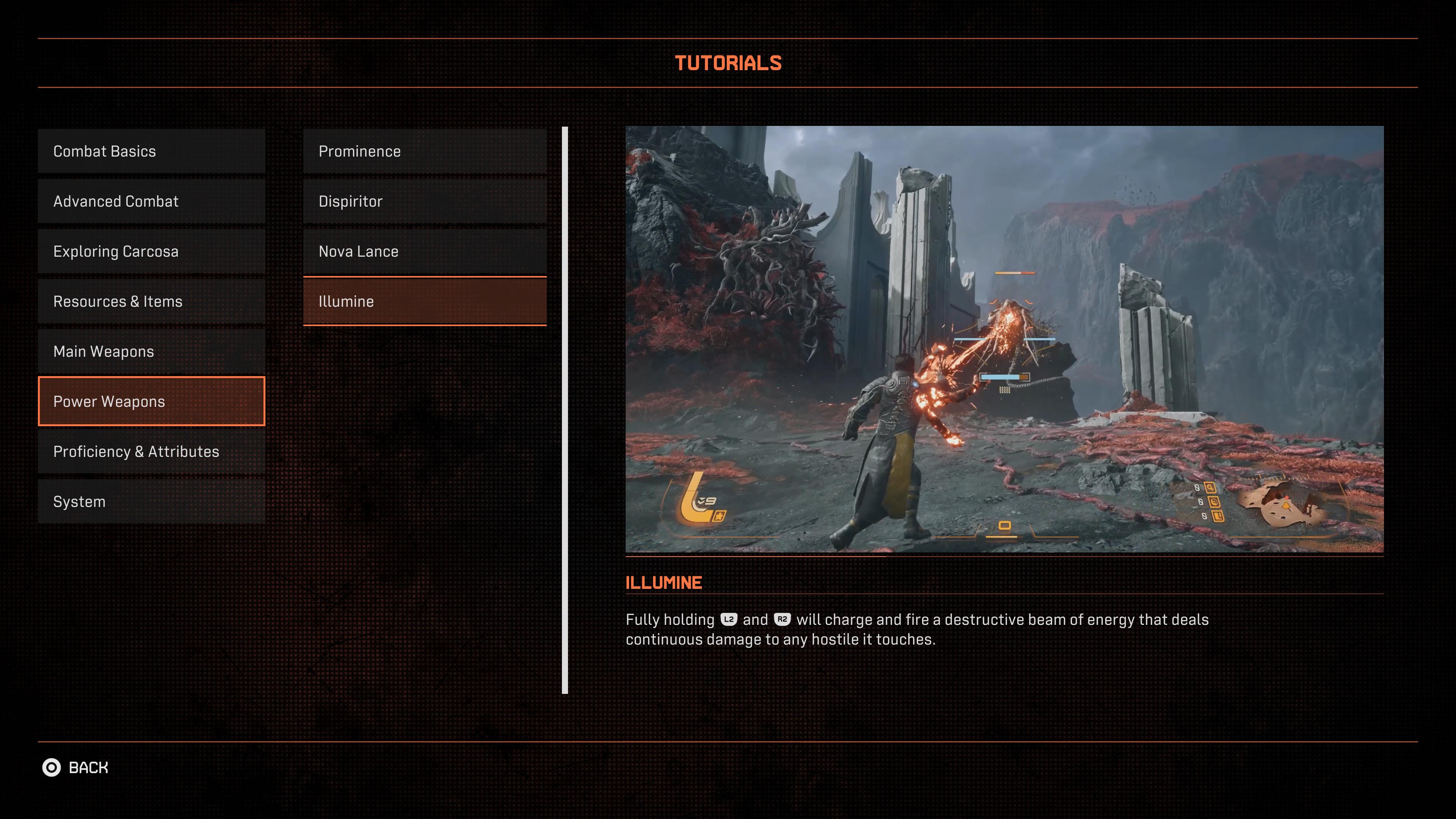Viewport: 1456px width, 819px height.
Task: Open Proficiency & Attributes tutorials
Action: pyautogui.click(x=151, y=452)
